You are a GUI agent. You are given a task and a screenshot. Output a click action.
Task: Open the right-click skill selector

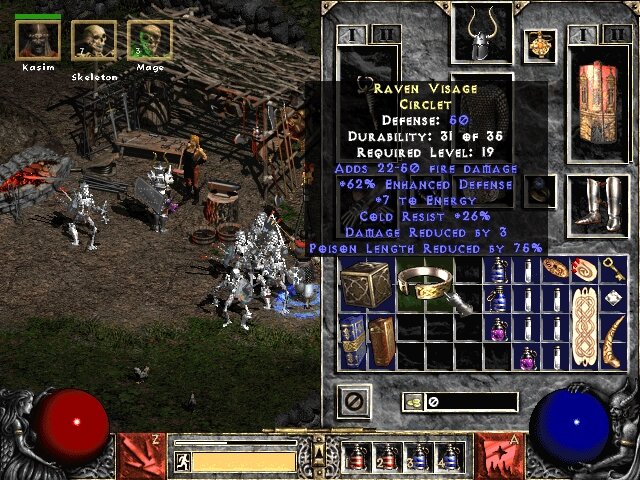pos(500,453)
